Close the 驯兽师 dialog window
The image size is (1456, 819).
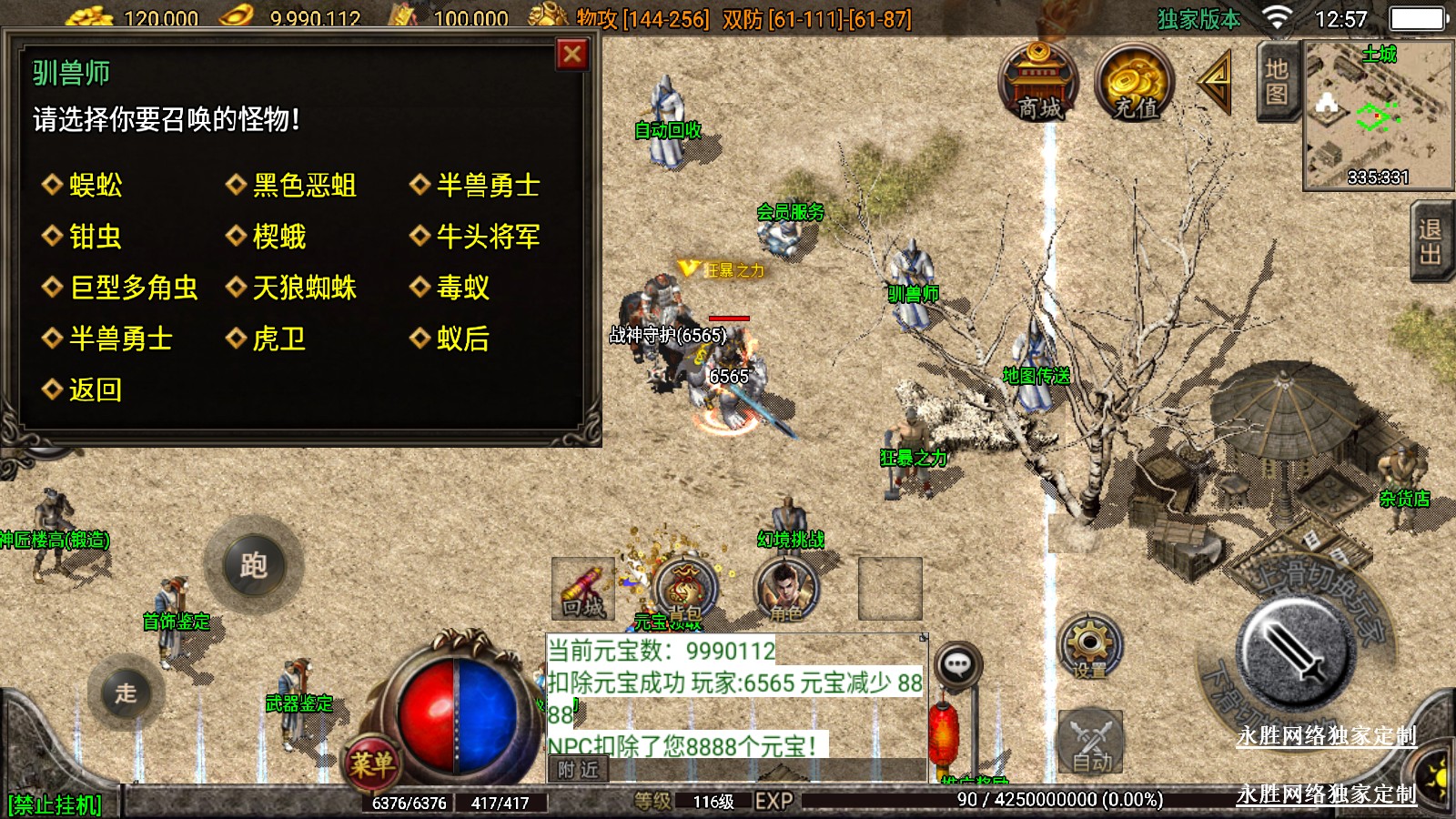[572, 55]
